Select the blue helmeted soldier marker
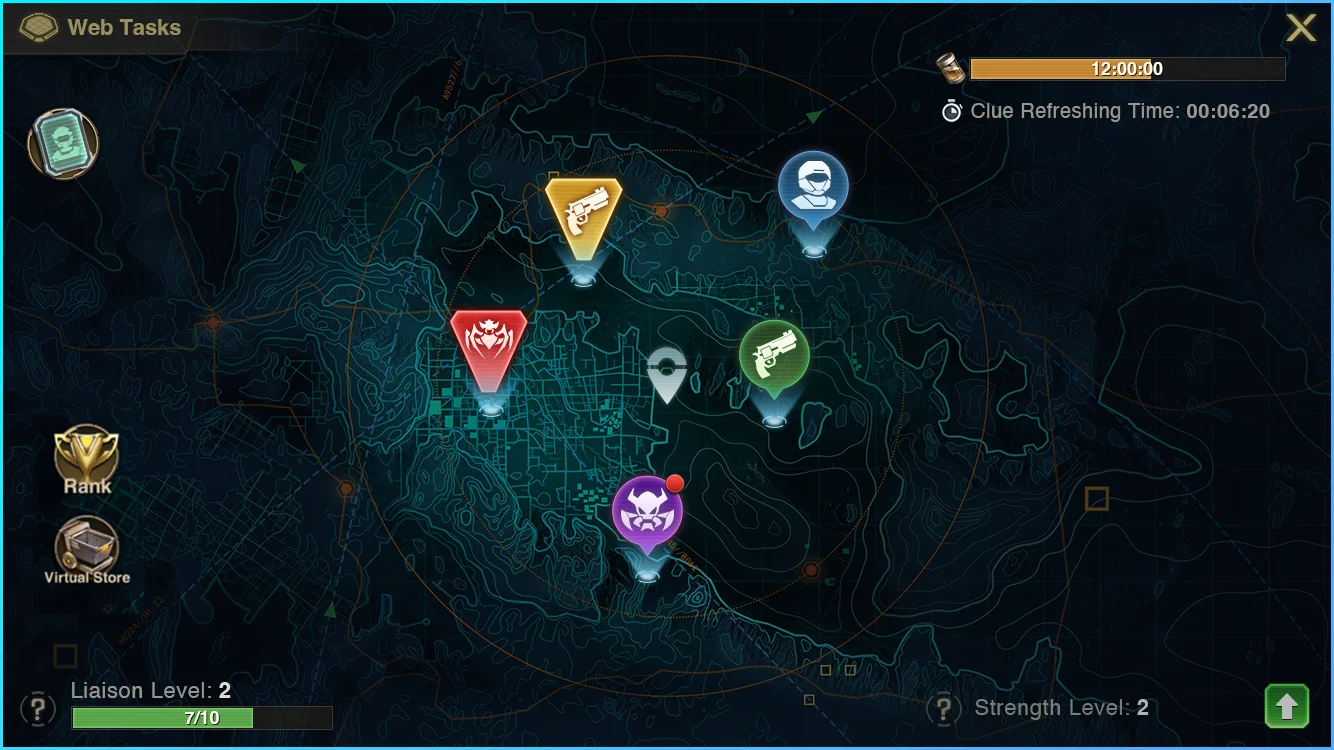 (813, 188)
